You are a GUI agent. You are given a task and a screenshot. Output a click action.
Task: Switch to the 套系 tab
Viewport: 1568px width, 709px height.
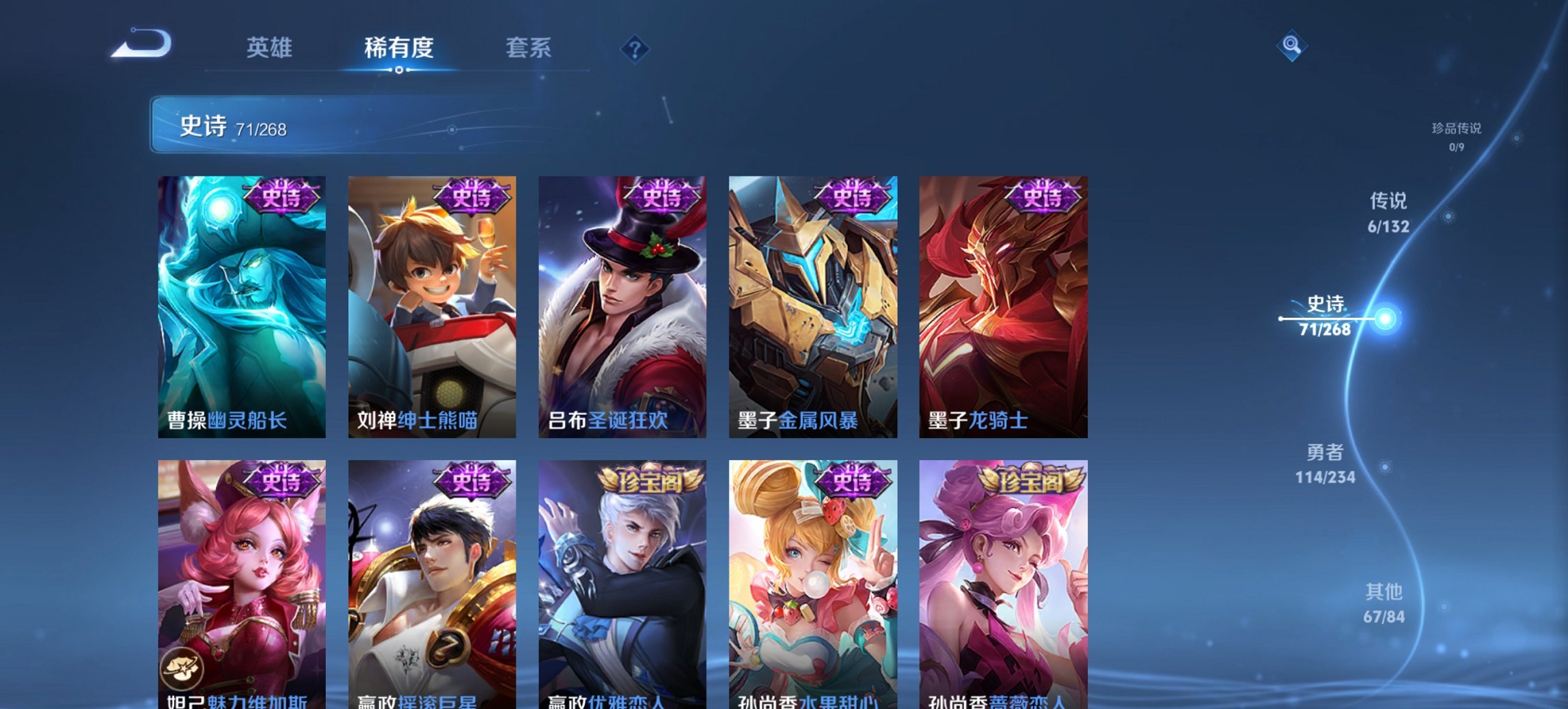coord(529,49)
